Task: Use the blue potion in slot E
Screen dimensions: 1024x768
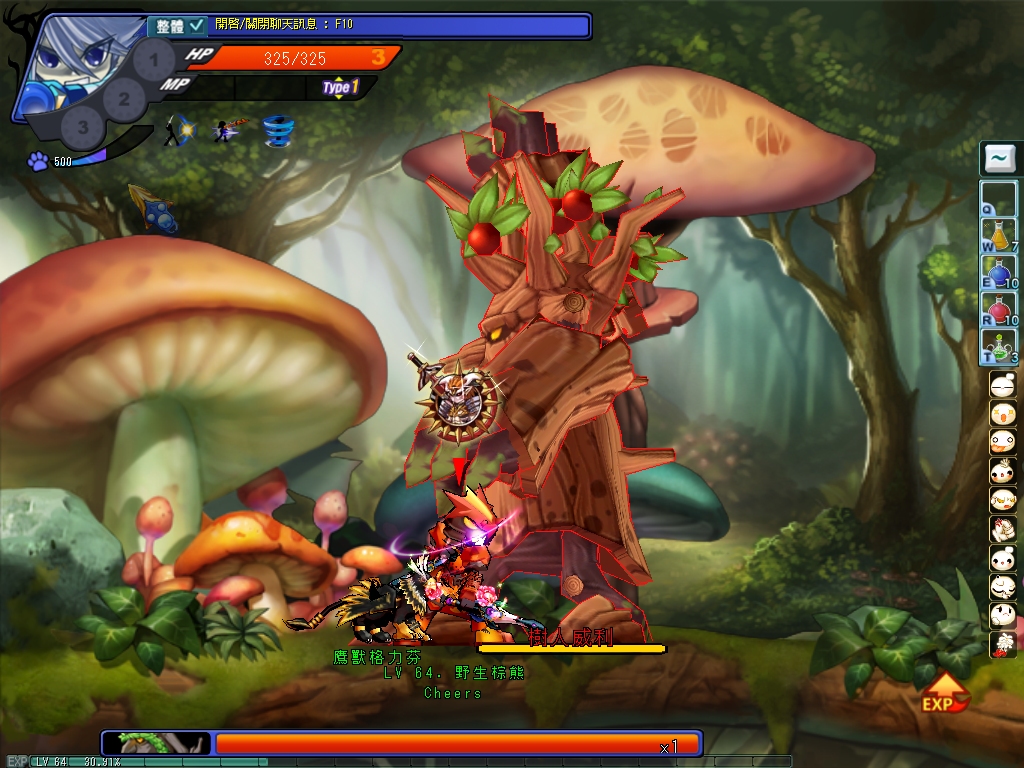Action: coord(998,272)
